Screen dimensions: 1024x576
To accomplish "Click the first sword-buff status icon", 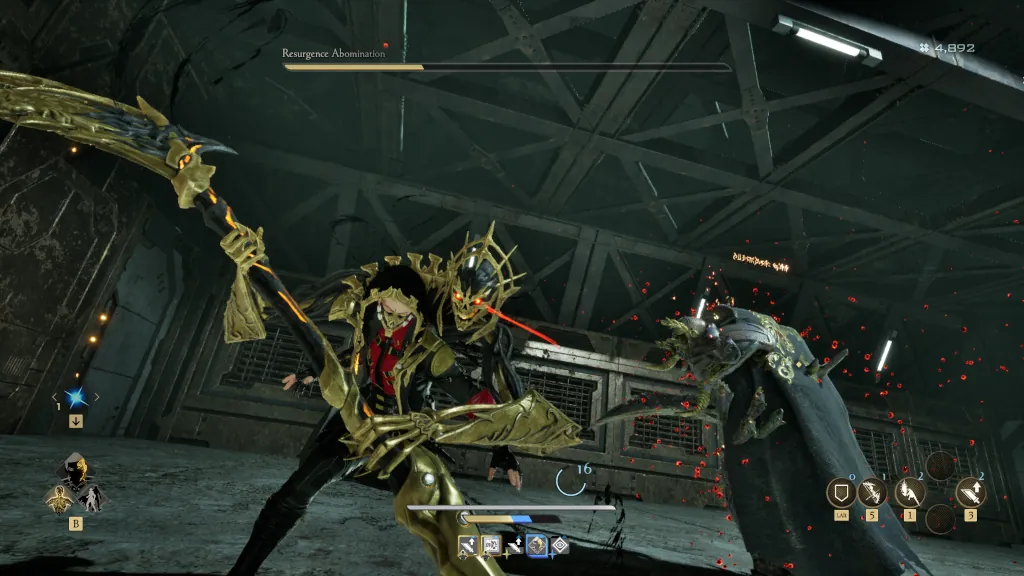I will pyautogui.click(x=467, y=546).
